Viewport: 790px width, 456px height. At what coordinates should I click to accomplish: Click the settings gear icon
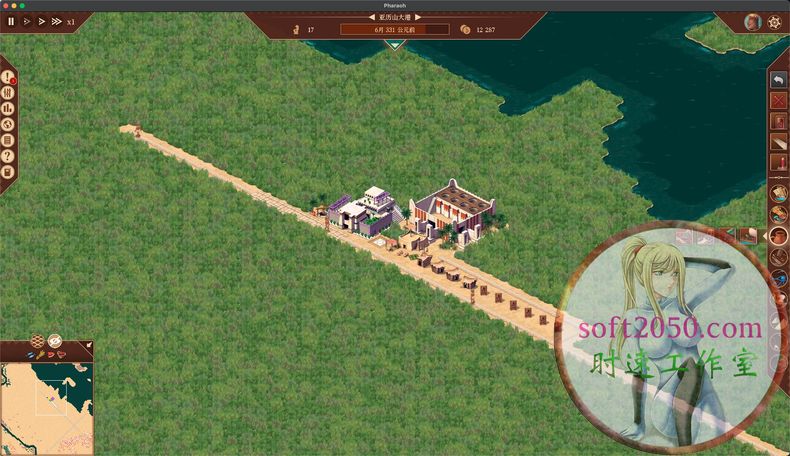point(774,22)
